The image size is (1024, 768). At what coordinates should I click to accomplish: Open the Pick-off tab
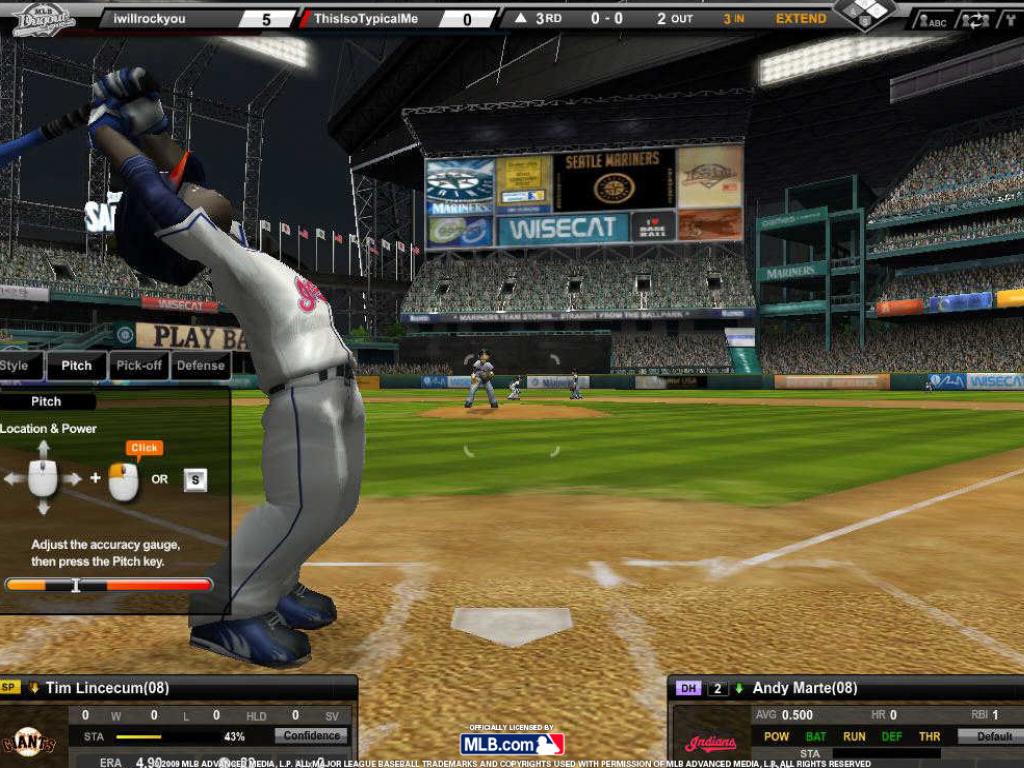click(139, 366)
